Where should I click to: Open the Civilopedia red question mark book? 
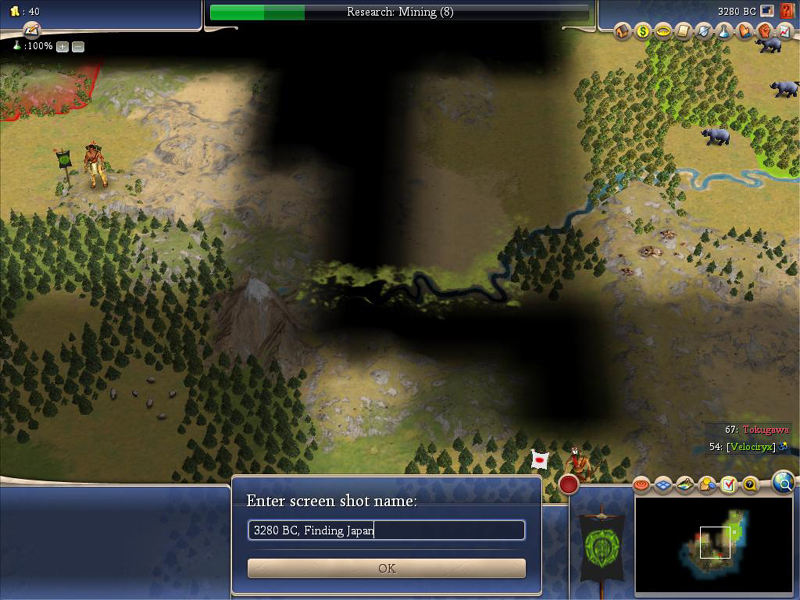[x=788, y=11]
